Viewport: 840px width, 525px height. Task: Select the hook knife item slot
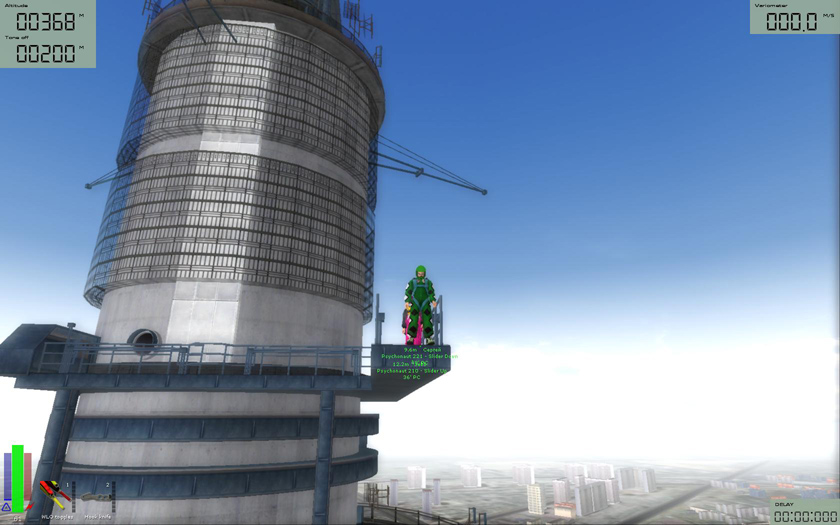click(x=96, y=497)
